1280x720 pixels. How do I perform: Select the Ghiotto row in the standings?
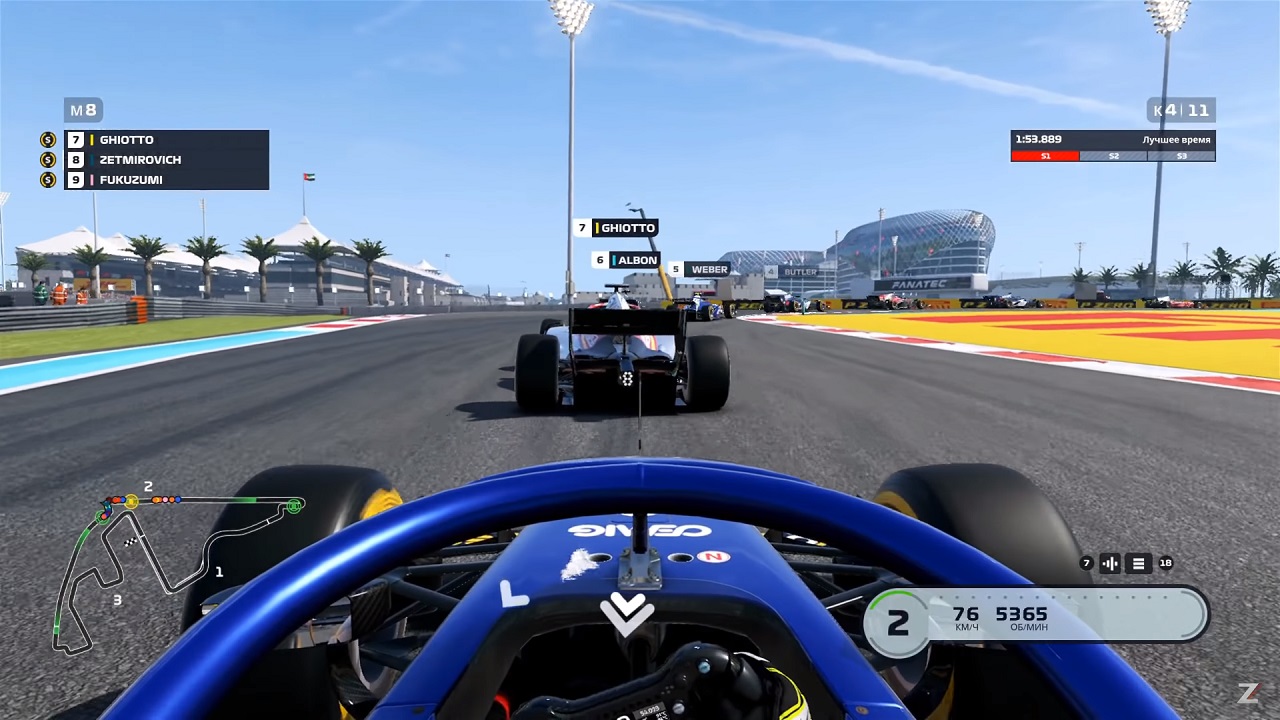(x=165, y=140)
